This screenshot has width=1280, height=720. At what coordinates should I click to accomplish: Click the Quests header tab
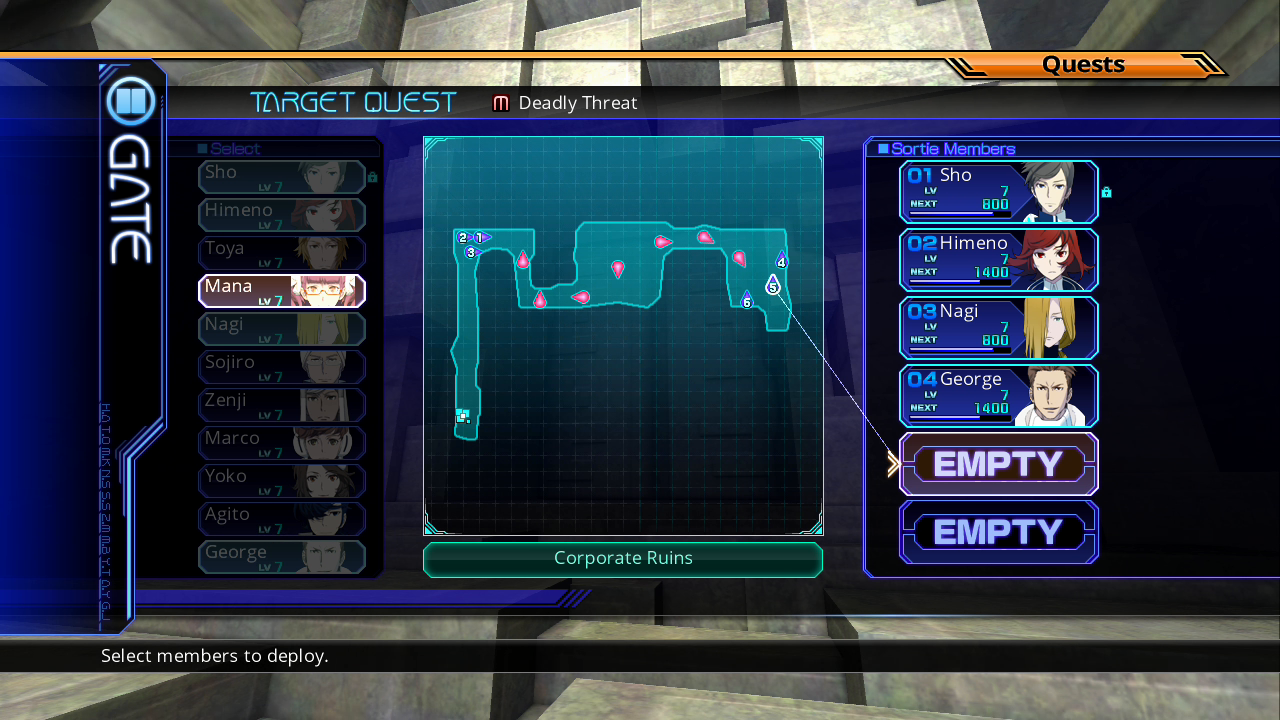[x=1083, y=65]
